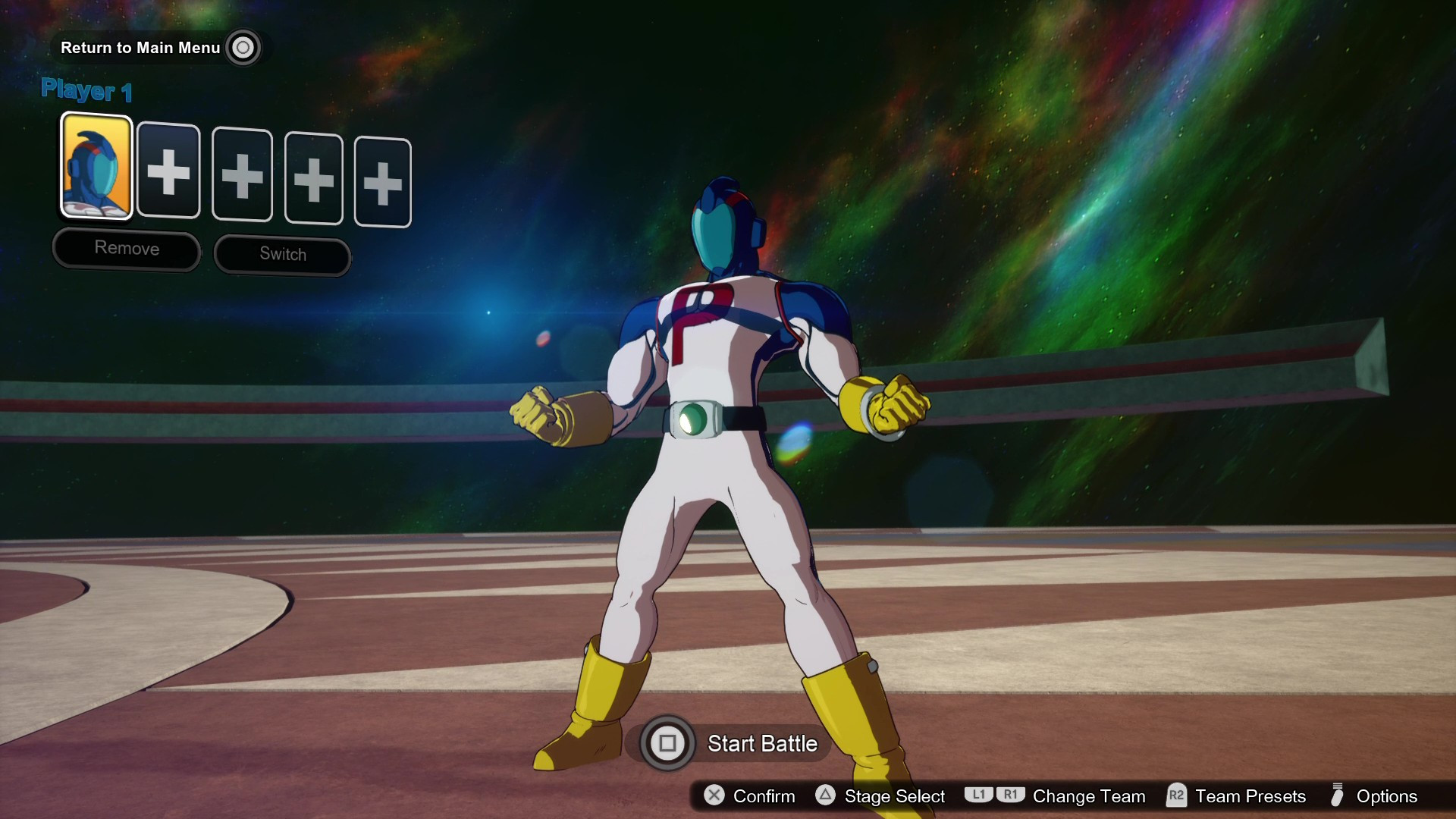This screenshot has width=1456, height=819.
Task: Click the R2 icon beside Team Presets
Action: [1176, 796]
